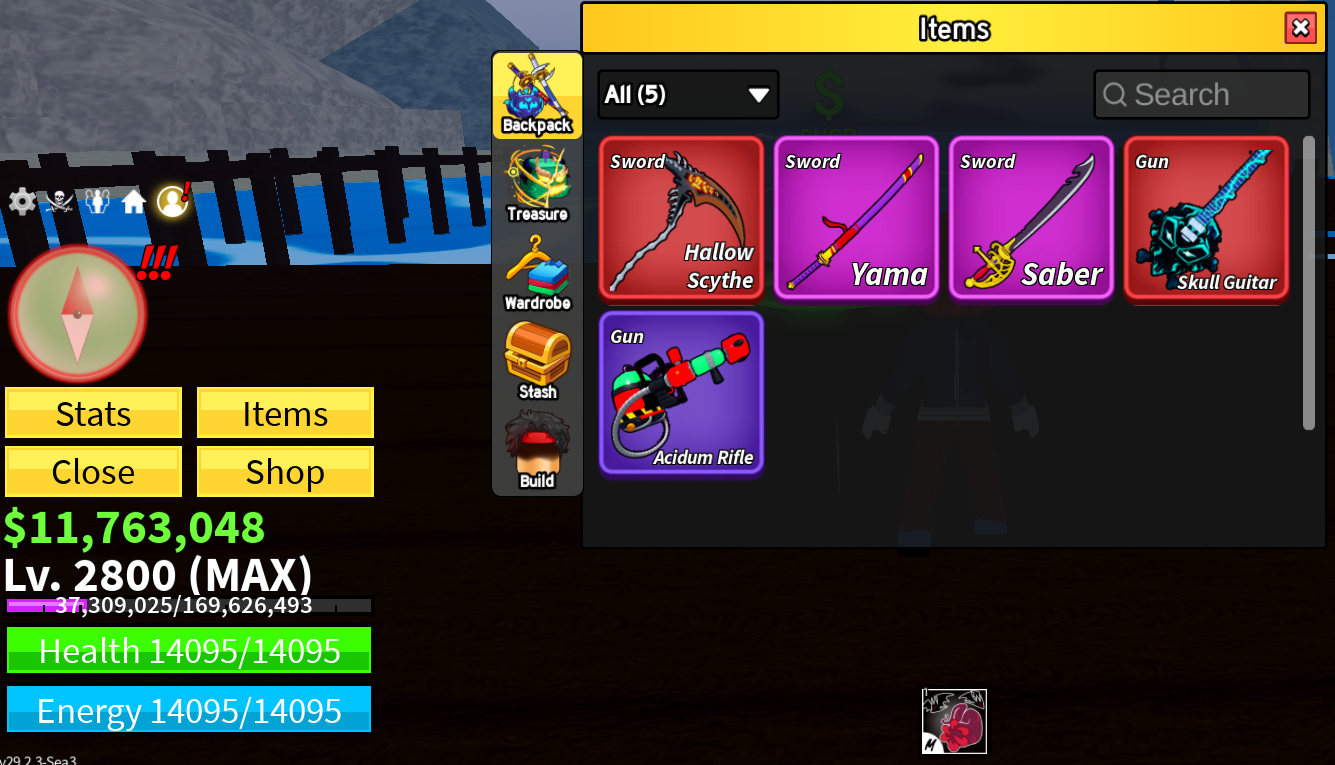Viewport: 1335px width, 765px height.
Task: Switch to the Backpack tab
Action: tap(537, 96)
